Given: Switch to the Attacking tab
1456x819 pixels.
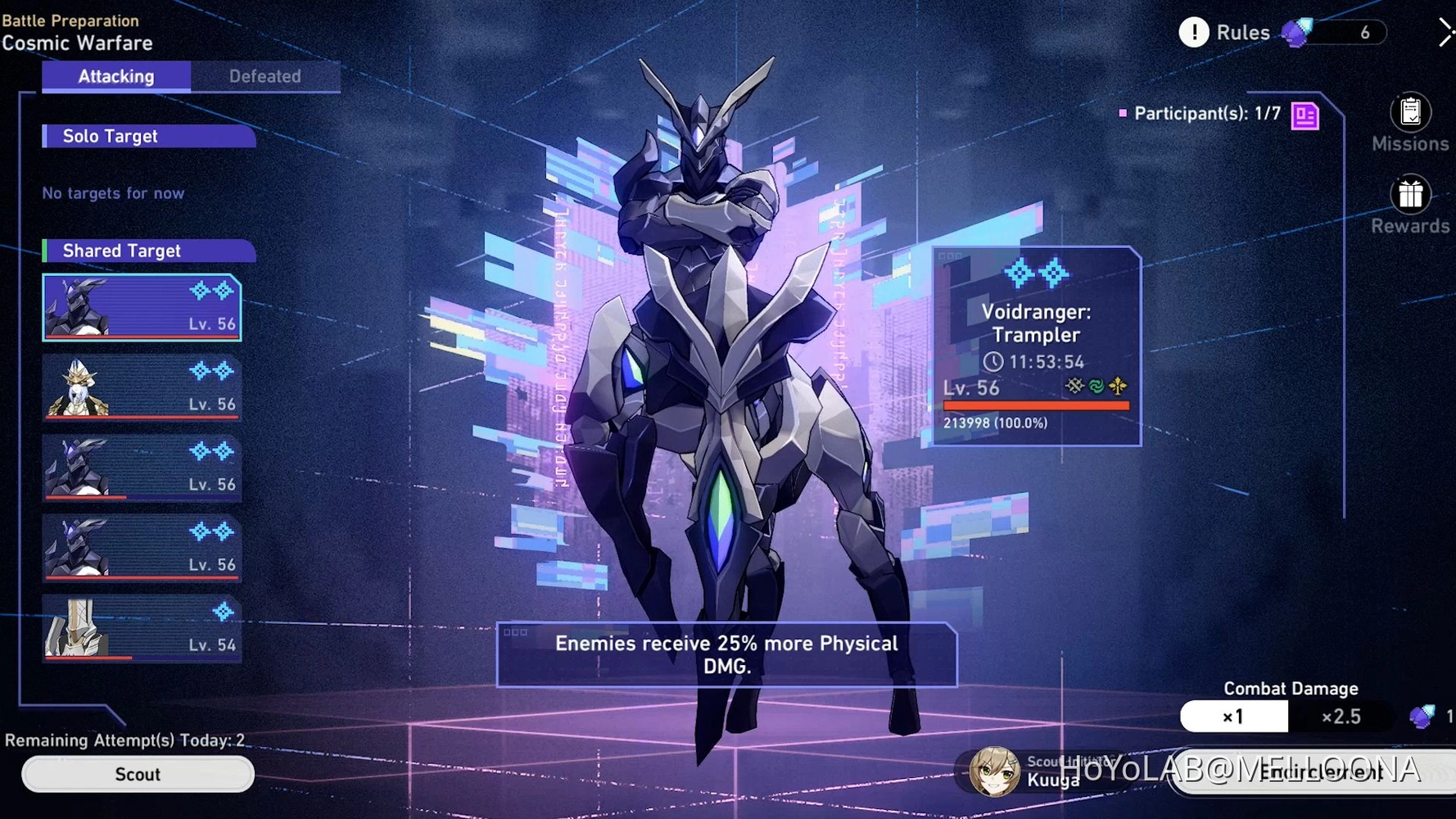Looking at the screenshot, I should [x=115, y=76].
